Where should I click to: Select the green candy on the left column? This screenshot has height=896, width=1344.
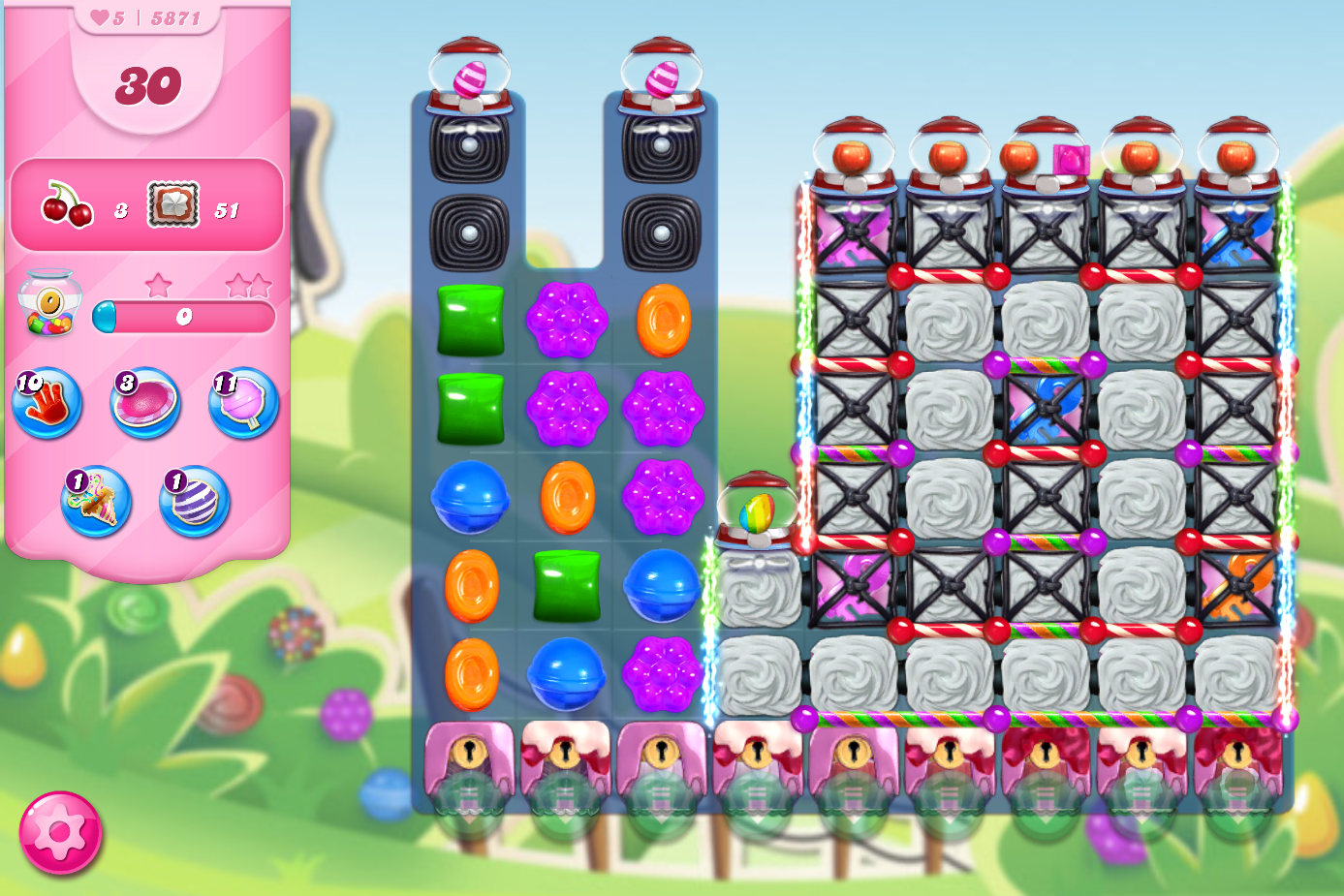click(472, 320)
